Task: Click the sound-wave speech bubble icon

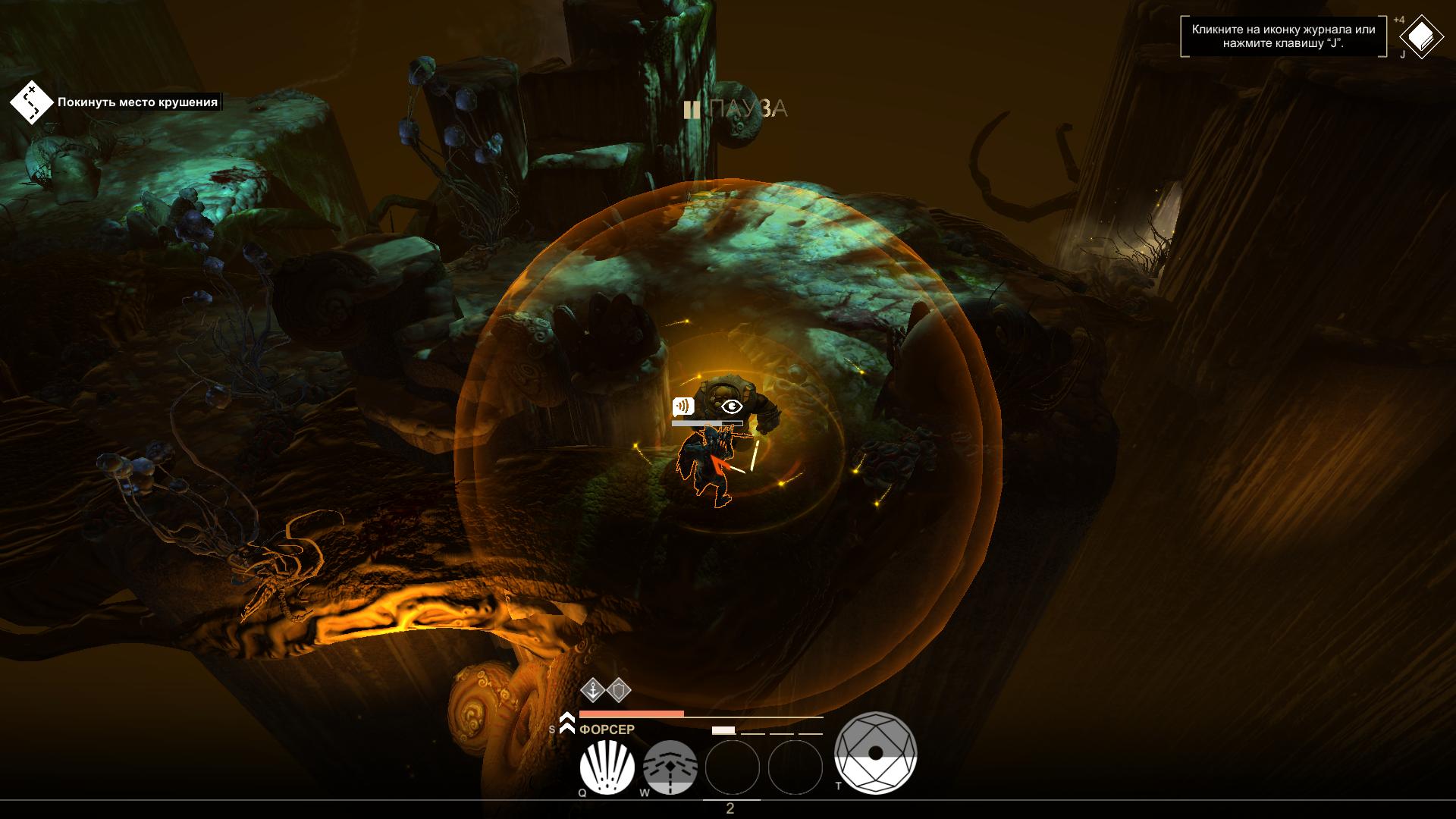Action: 682,406
